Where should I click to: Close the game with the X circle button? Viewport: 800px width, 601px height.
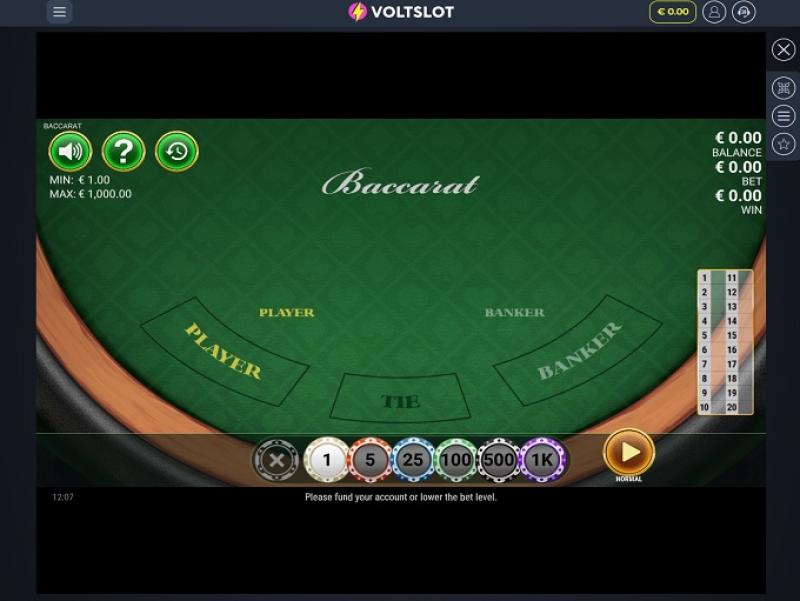pos(784,50)
